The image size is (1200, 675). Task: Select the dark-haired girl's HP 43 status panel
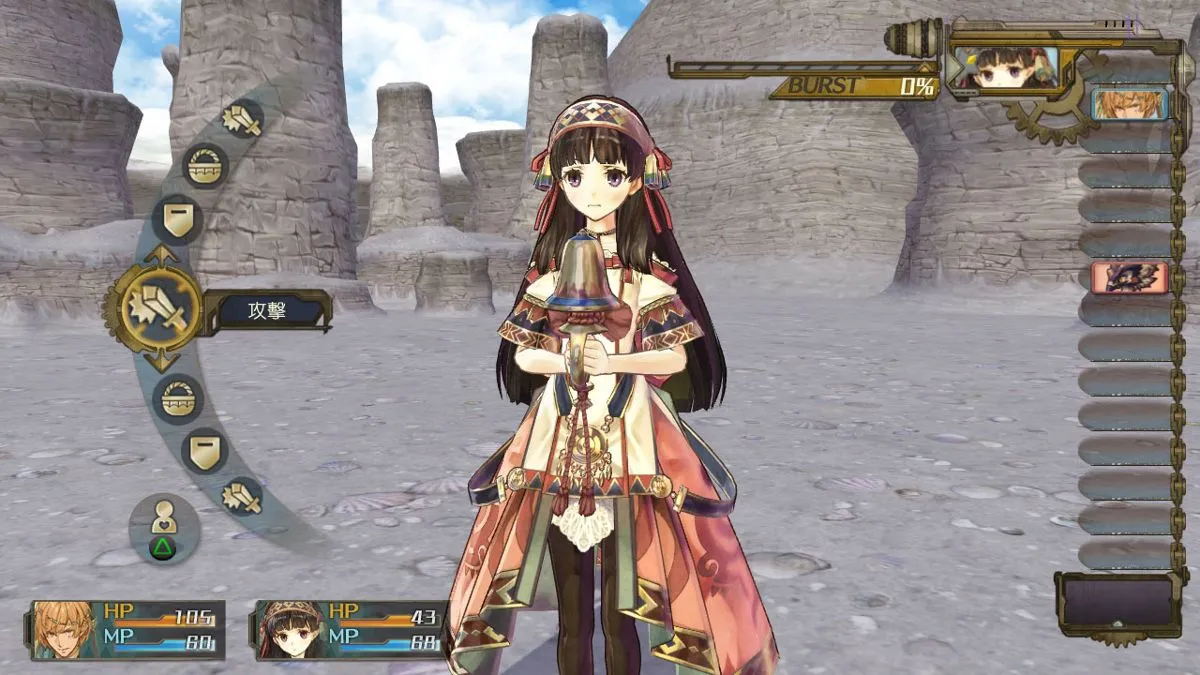352,630
